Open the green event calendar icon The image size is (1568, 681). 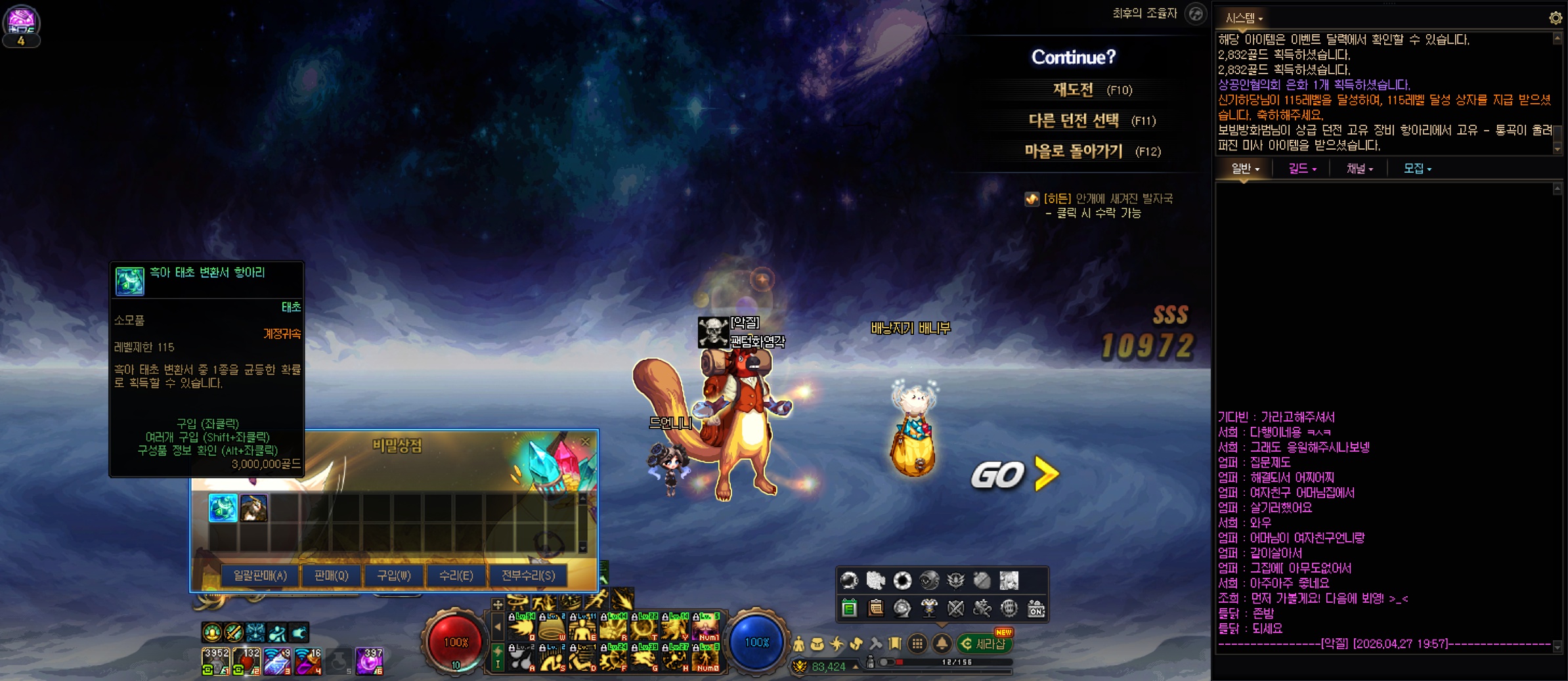point(849,608)
